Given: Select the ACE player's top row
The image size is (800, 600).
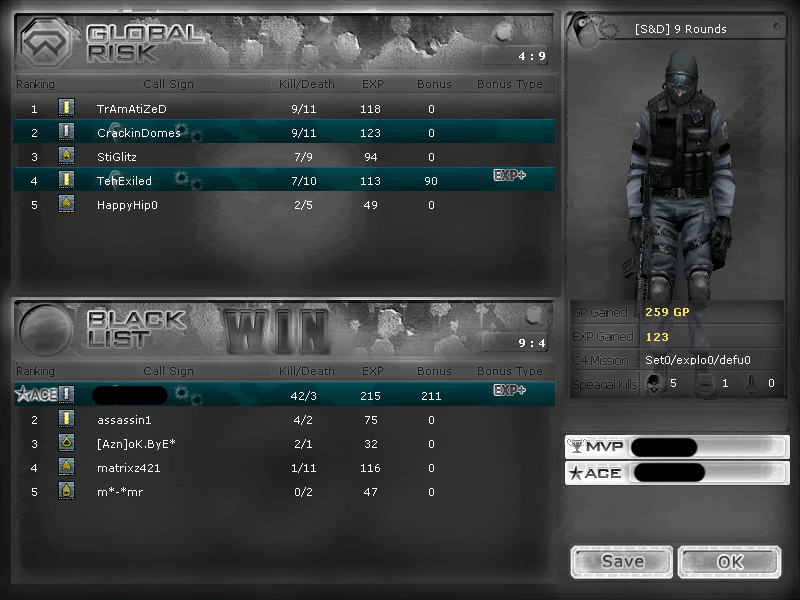Looking at the screenshot, I should [x=284, y=395].
